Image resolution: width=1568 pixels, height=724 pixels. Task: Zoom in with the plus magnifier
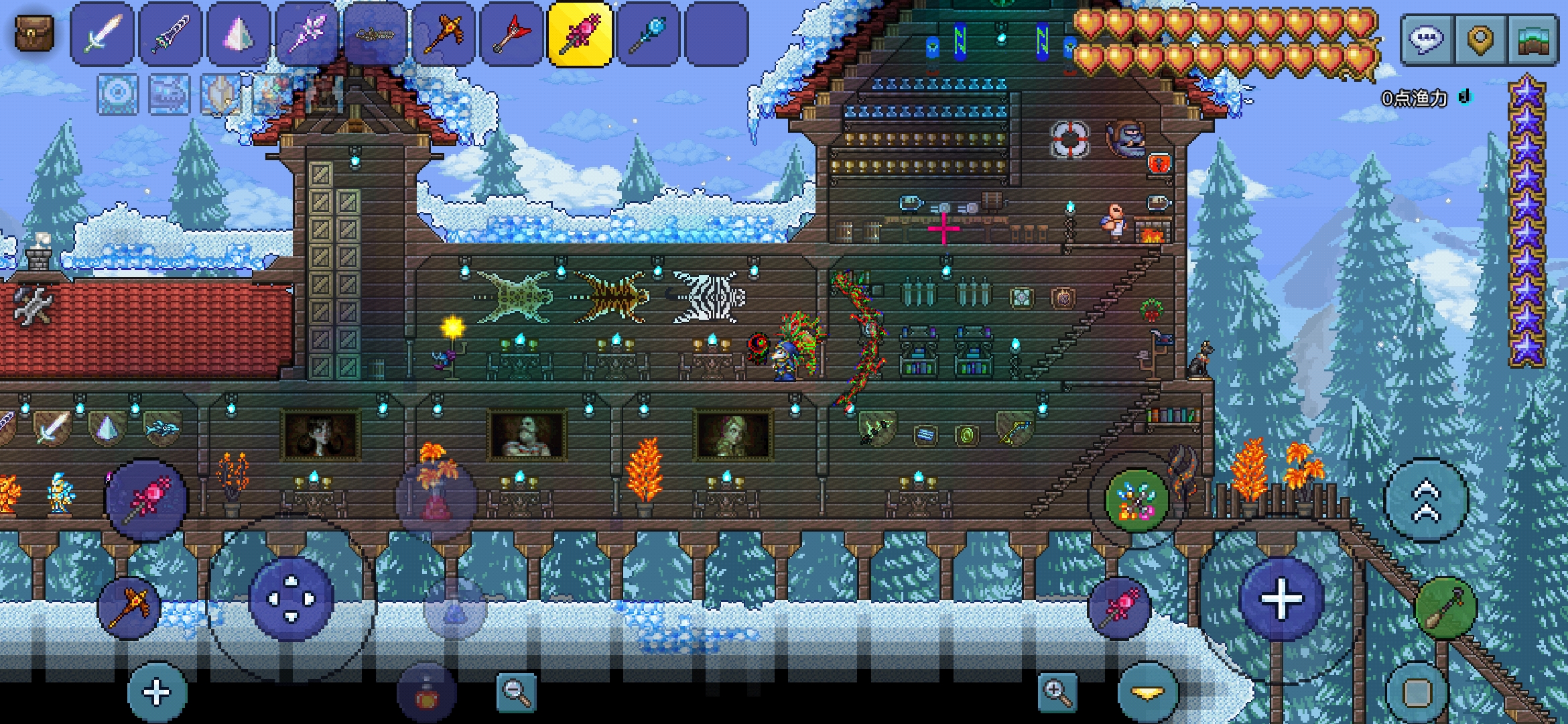point(1057,692)
